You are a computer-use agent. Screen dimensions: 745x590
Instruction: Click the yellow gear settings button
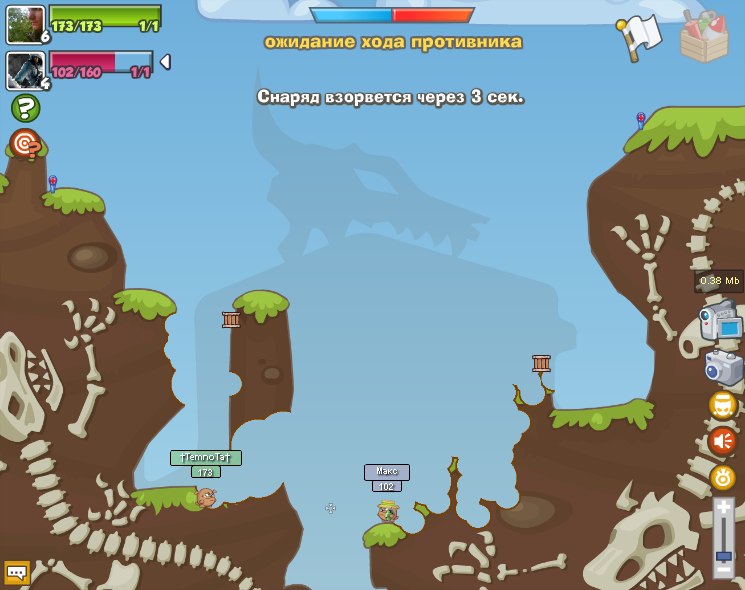coord(723,477)
